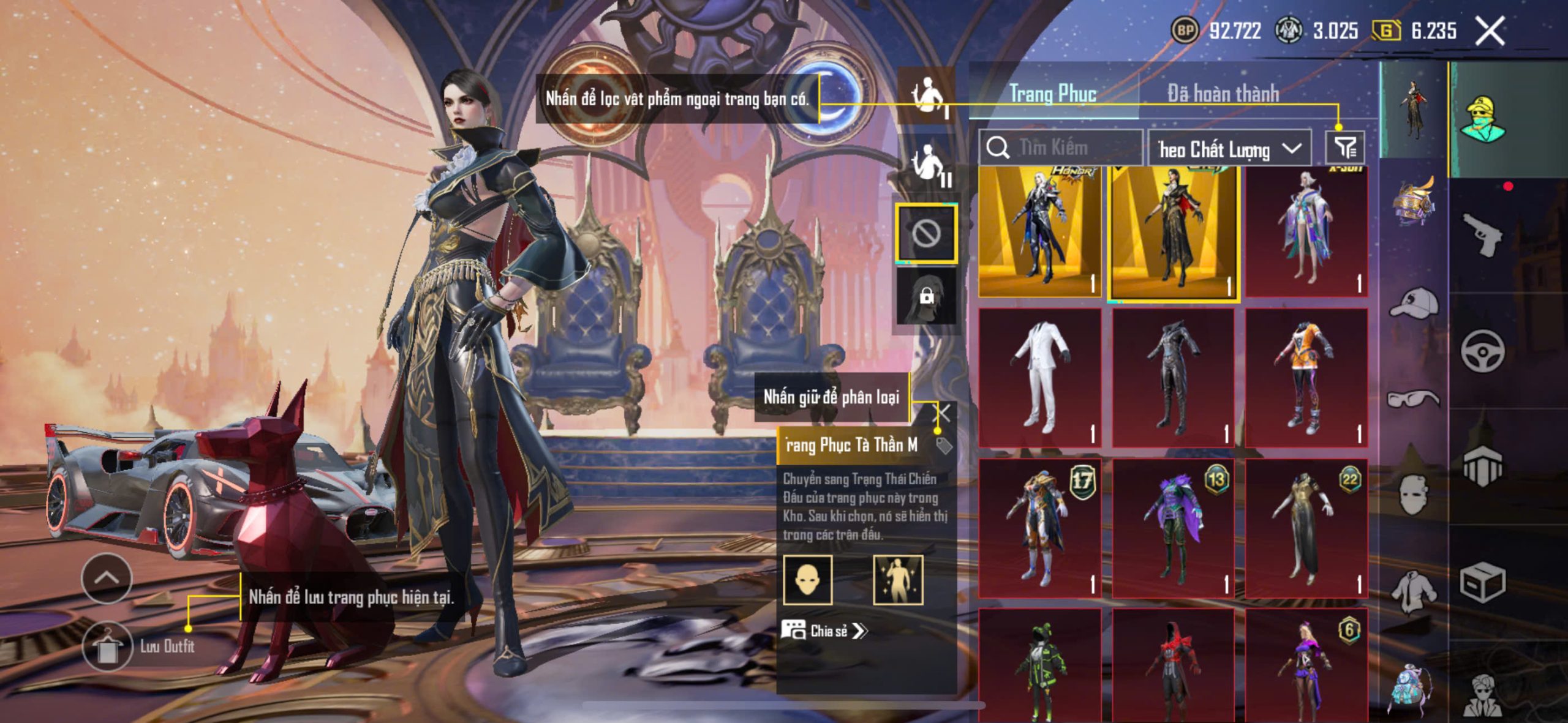Pick the purple level 13 outfit
This screenshot has width=1568, height=723.
coord(1173,528)
